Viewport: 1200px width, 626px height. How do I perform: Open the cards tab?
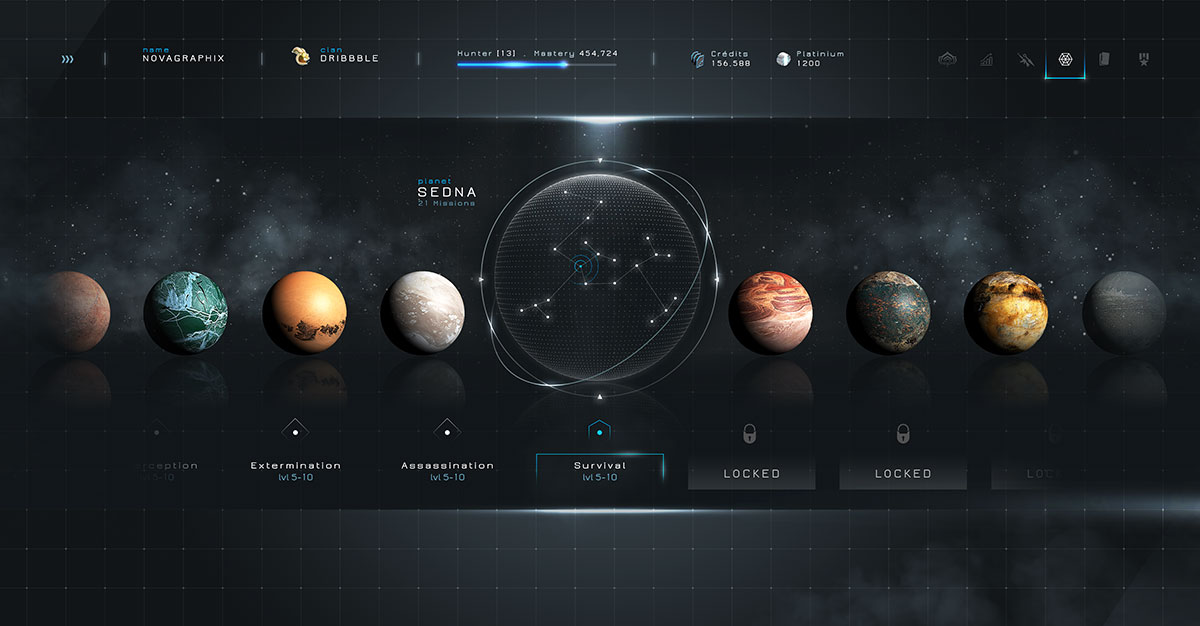tap(1104, 59)
